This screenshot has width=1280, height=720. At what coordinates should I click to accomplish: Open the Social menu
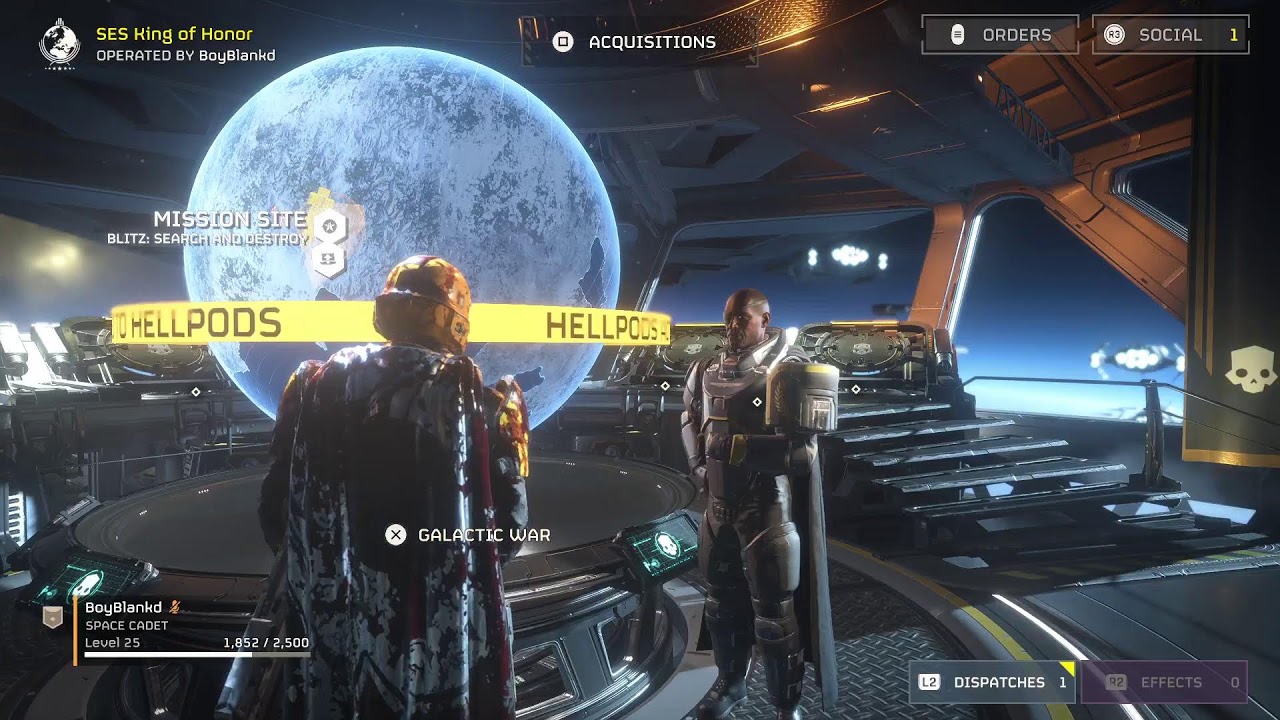(x=1170, y=35)
